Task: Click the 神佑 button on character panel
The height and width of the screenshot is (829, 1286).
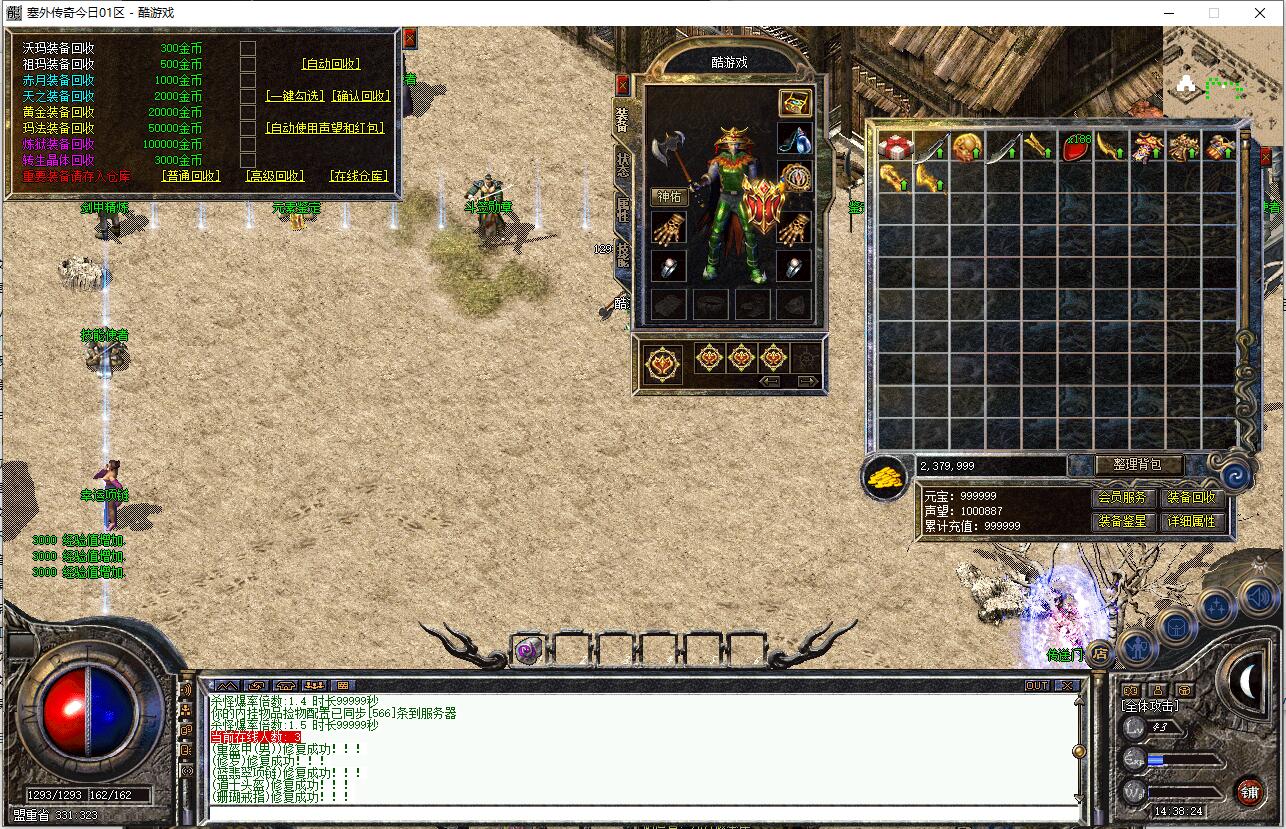Action: tap(669, 196)
